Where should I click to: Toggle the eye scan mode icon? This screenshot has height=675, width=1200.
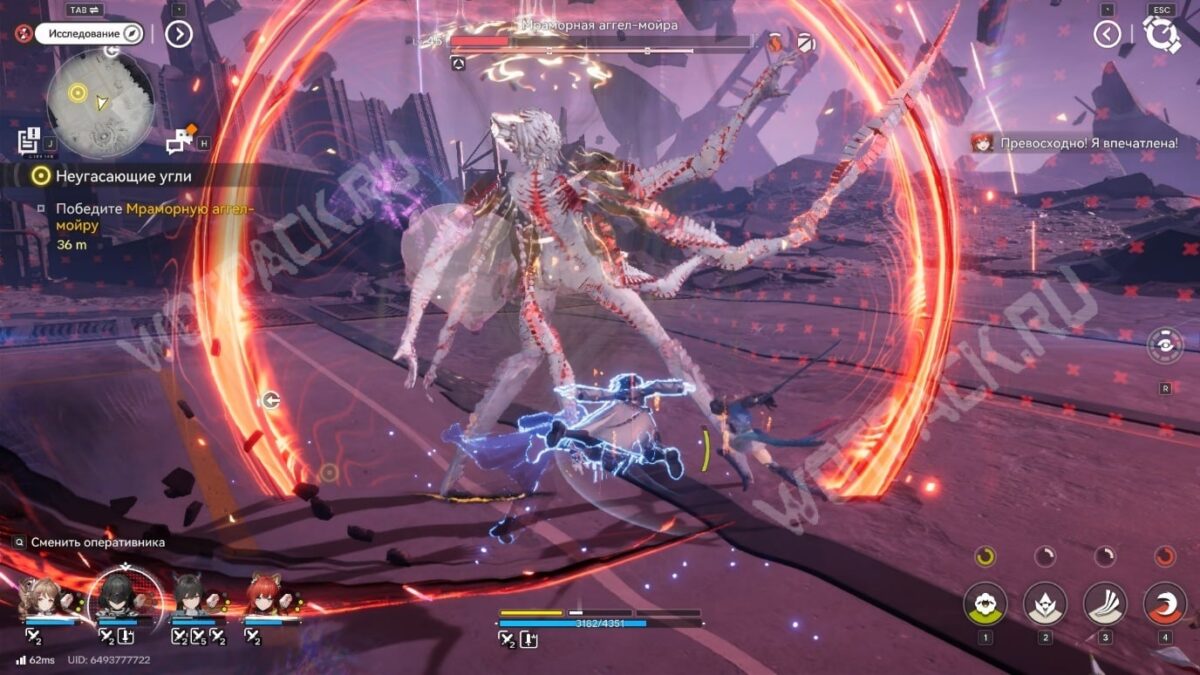pyautogui.click(x=1165, y=345)
